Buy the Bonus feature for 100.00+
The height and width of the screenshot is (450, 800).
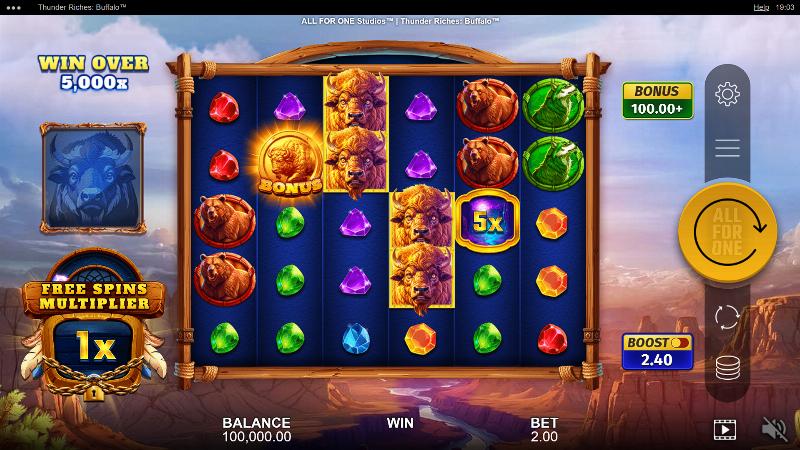click(x=658, y=101)
